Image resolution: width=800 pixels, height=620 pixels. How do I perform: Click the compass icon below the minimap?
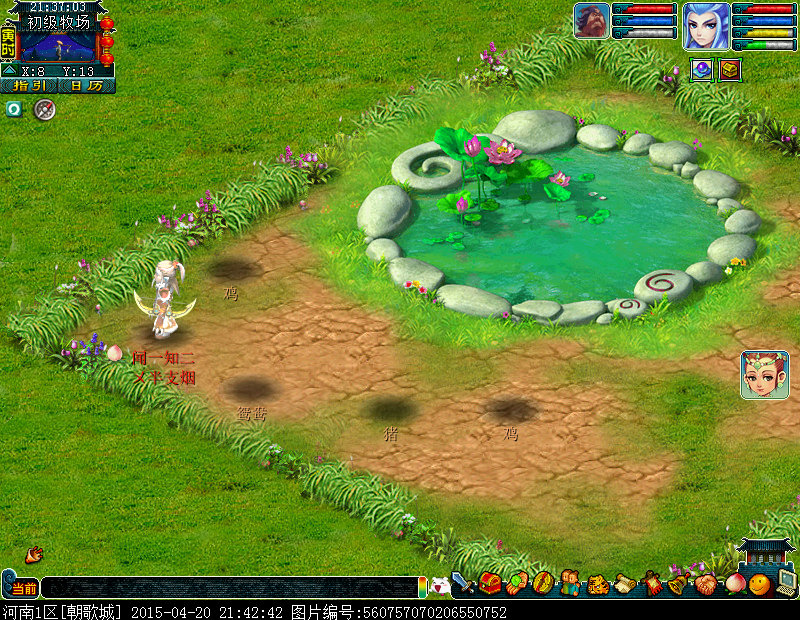[x=43, y=110]
